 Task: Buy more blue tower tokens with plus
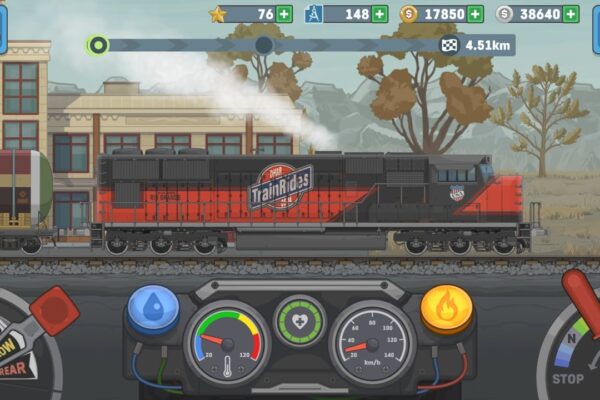click(x=379, y=14)
